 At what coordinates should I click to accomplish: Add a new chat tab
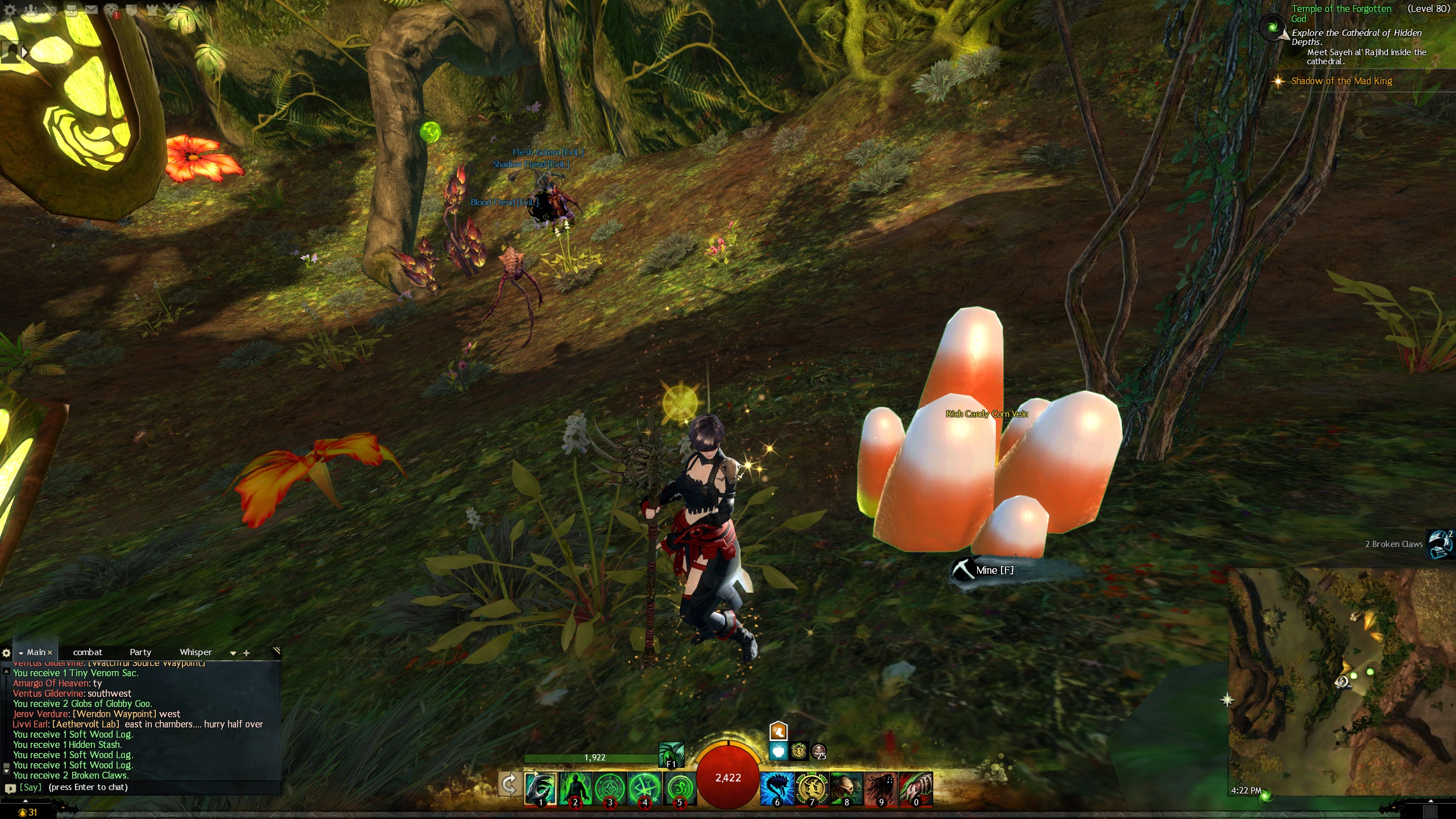246,653
